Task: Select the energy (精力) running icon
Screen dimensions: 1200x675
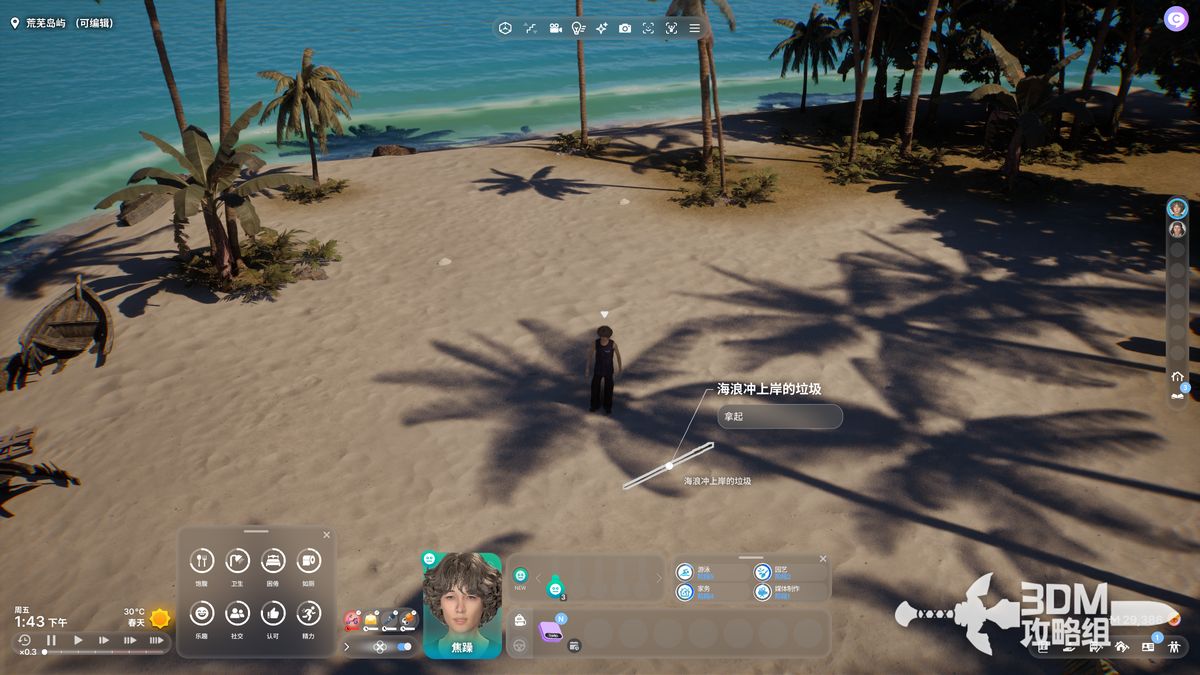Action: point(308,613)
